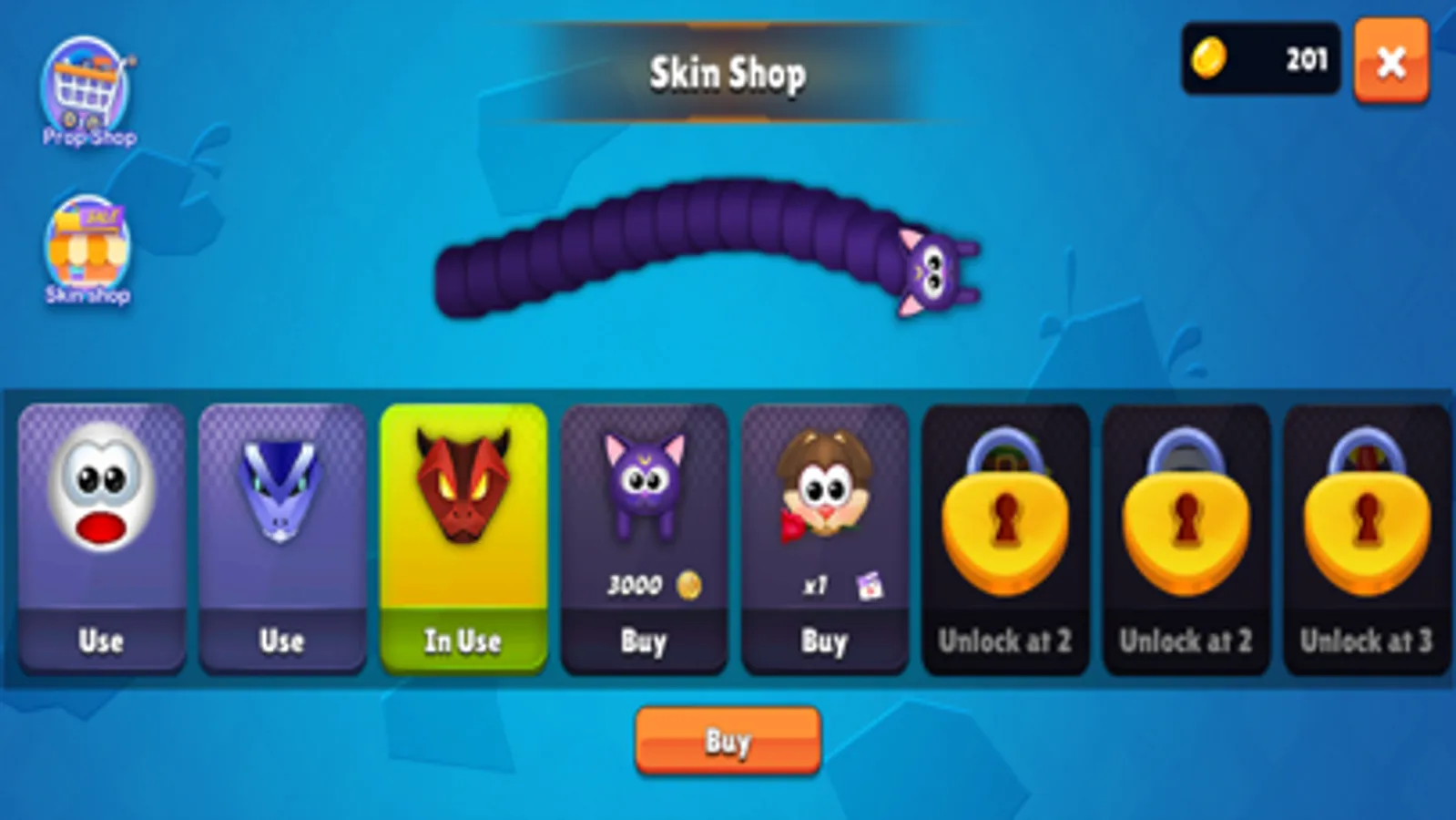Close the Skin Shop window
This screenshot has width=1456, height=820.
(1390, 62)
